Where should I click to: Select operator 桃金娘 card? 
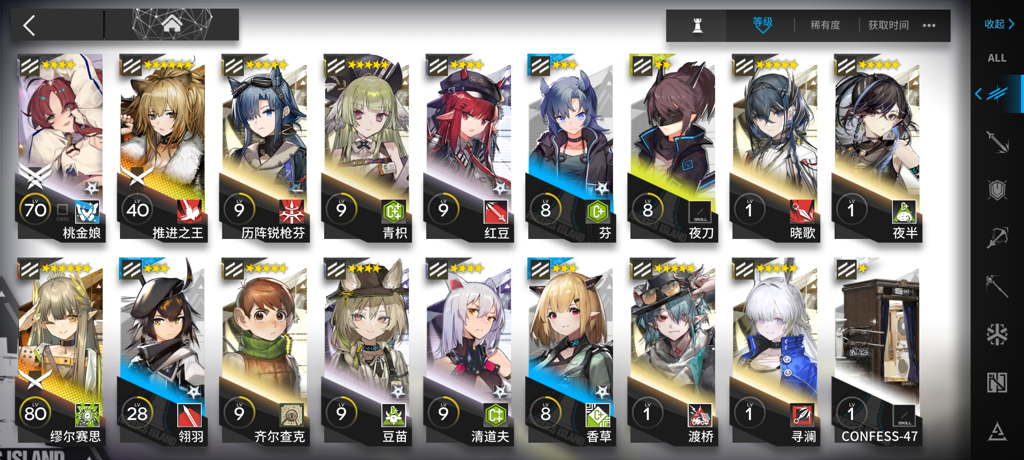(x=60, y=140)
